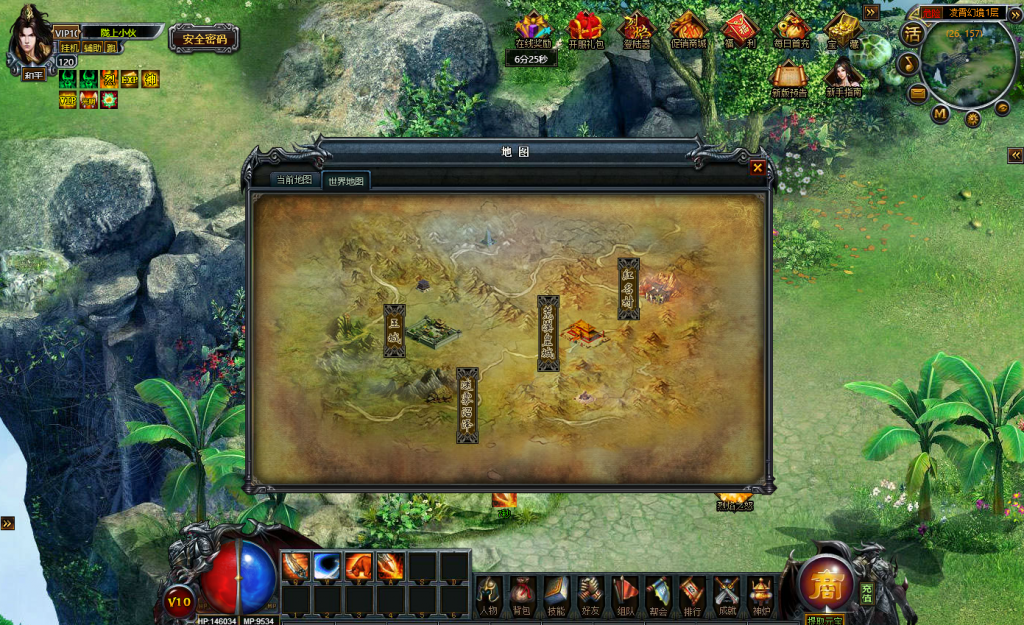Select the 红名村 map label
The height and width of the screenshot is (625, 1024).
[x=628, y=288]
